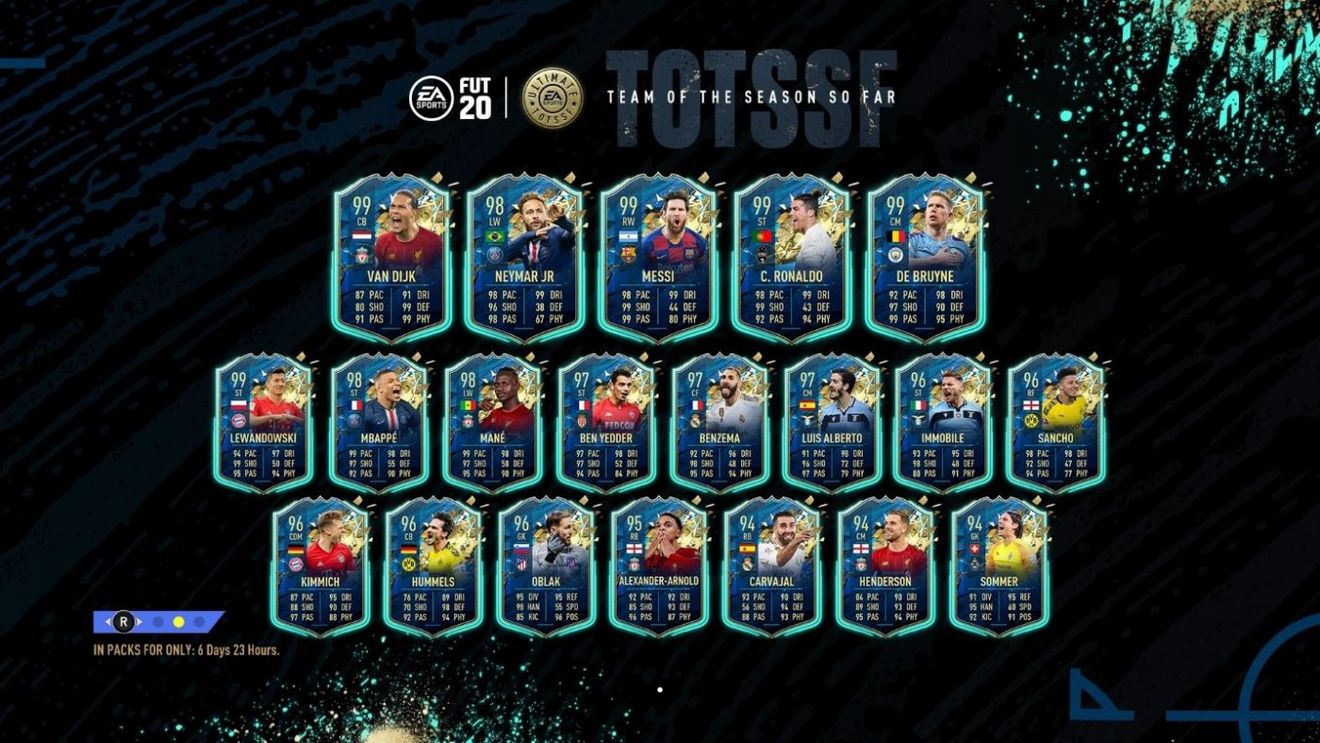Click the 6 Days 23 Hours countdown text
This screenshot has width=1320, height=743.
tap(240, 650)
